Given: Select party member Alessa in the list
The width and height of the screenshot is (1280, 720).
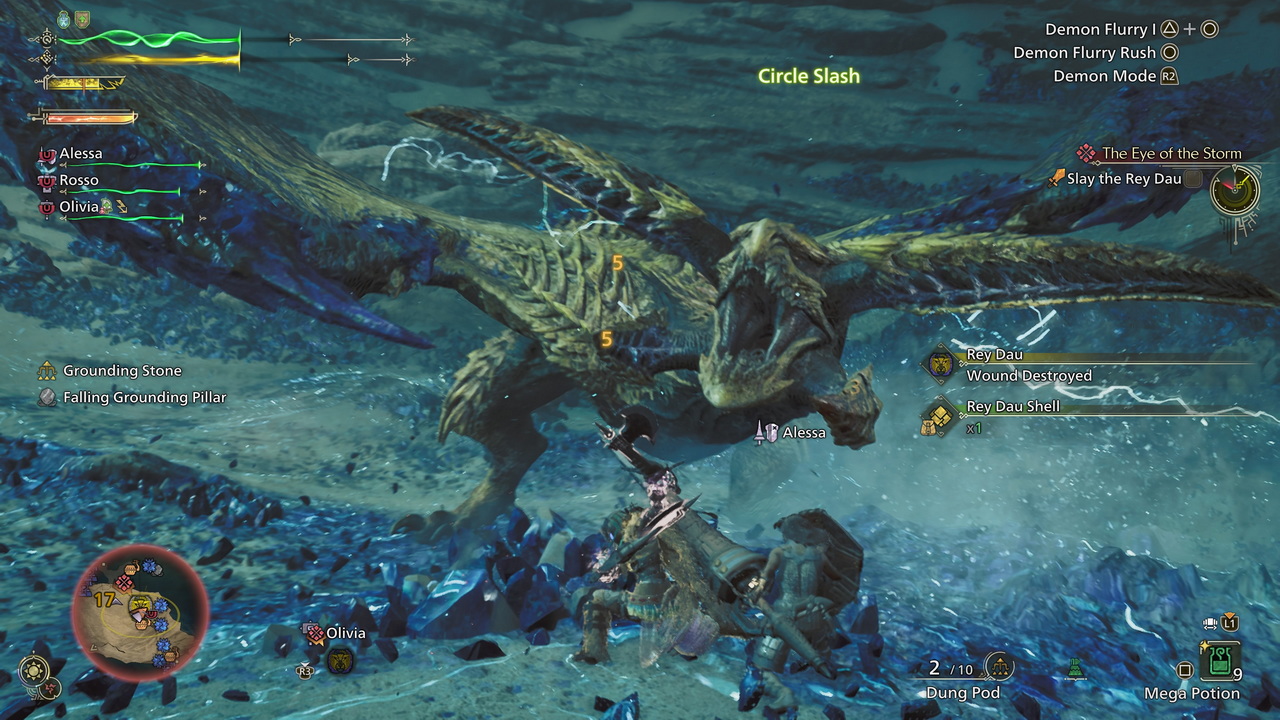Looking at the screenshot, I should point(80,154).
